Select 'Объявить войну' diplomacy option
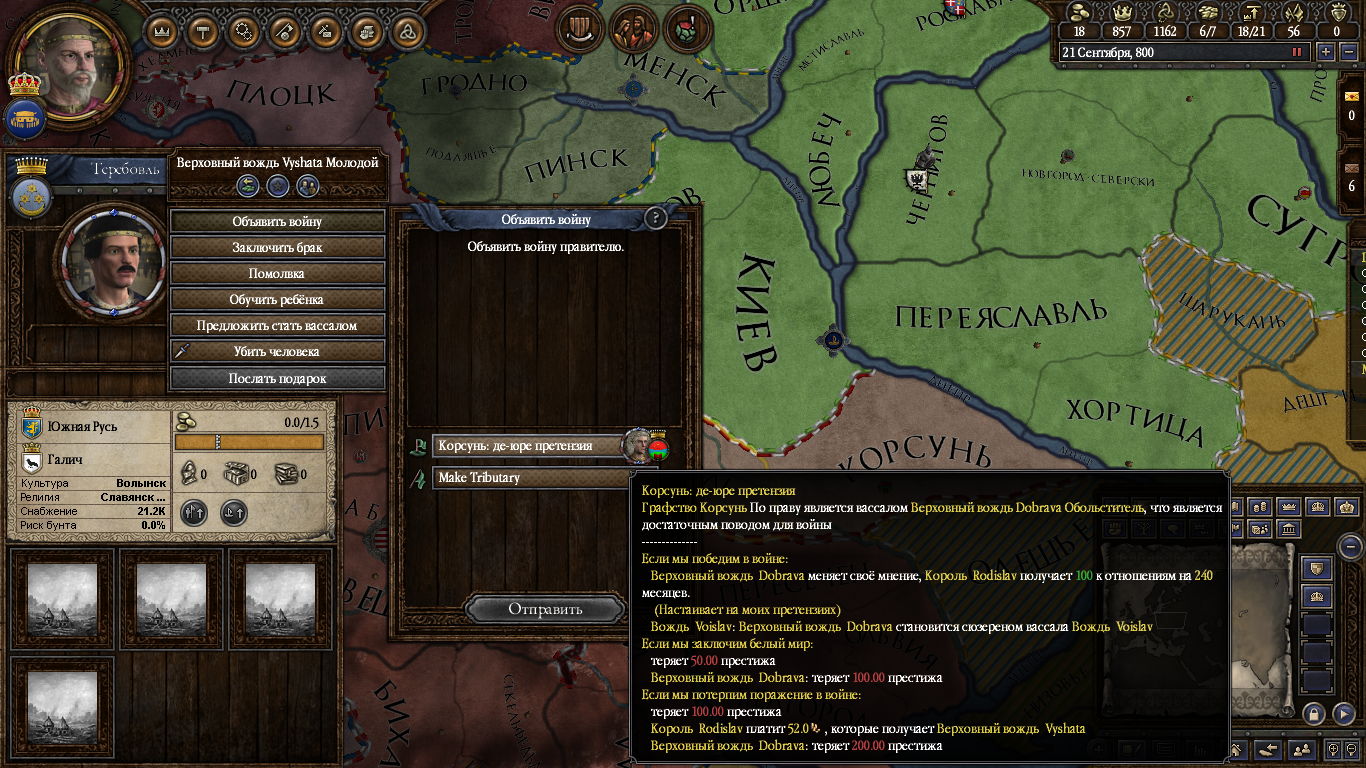 277,221
